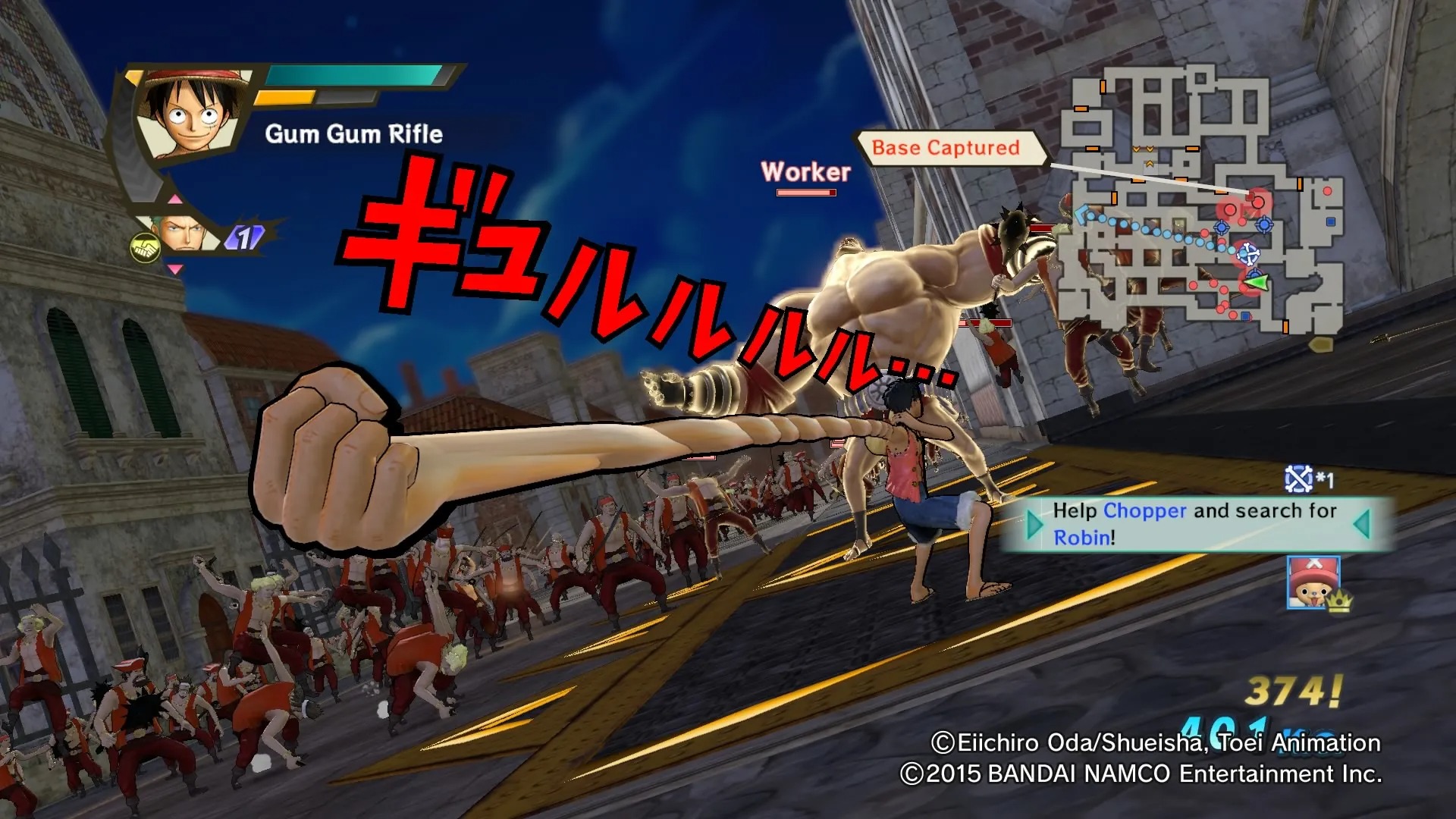Toggle the pink down-arrow below Zoro's portrait

174,270
